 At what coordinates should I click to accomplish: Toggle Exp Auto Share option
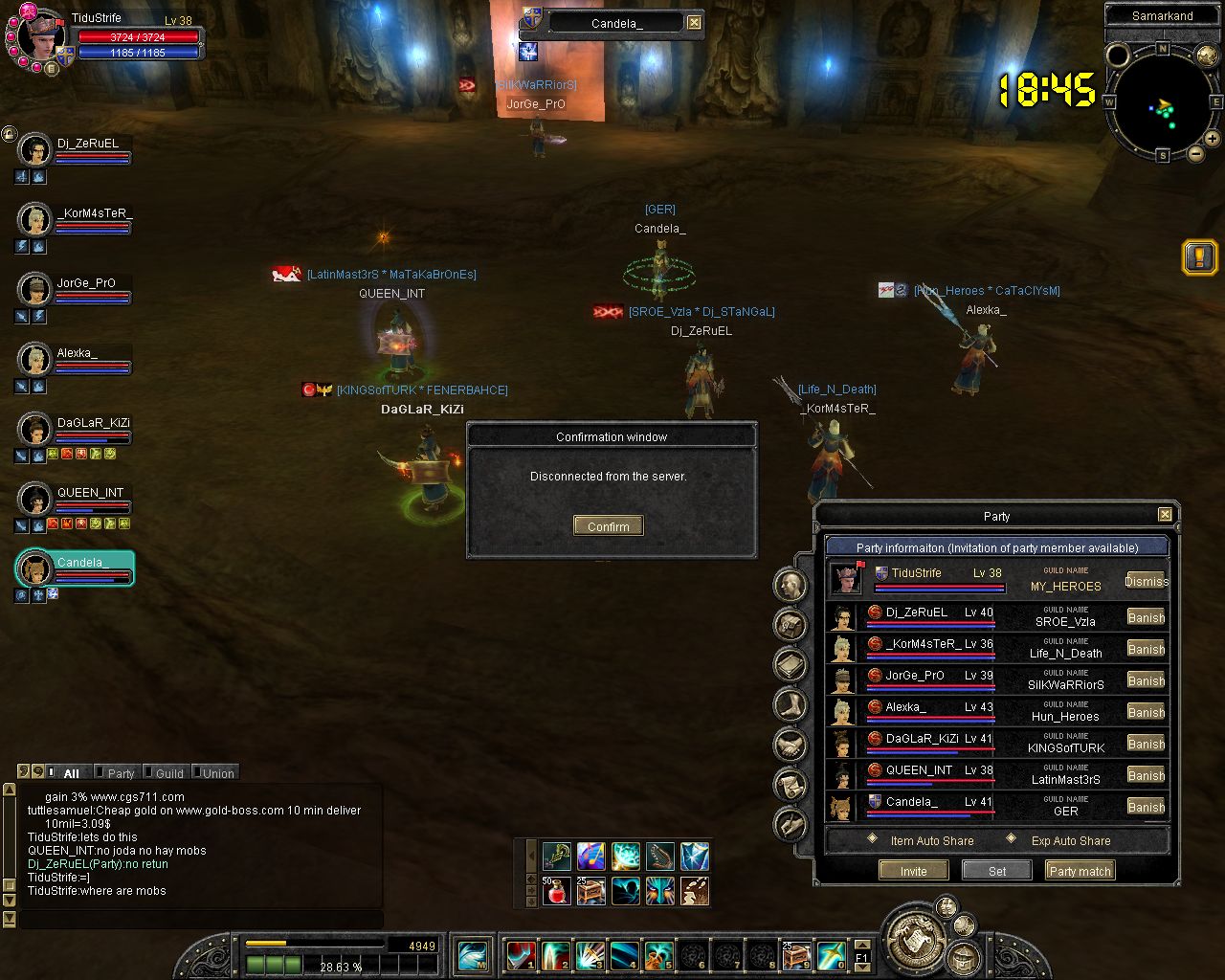[1012, 839]
